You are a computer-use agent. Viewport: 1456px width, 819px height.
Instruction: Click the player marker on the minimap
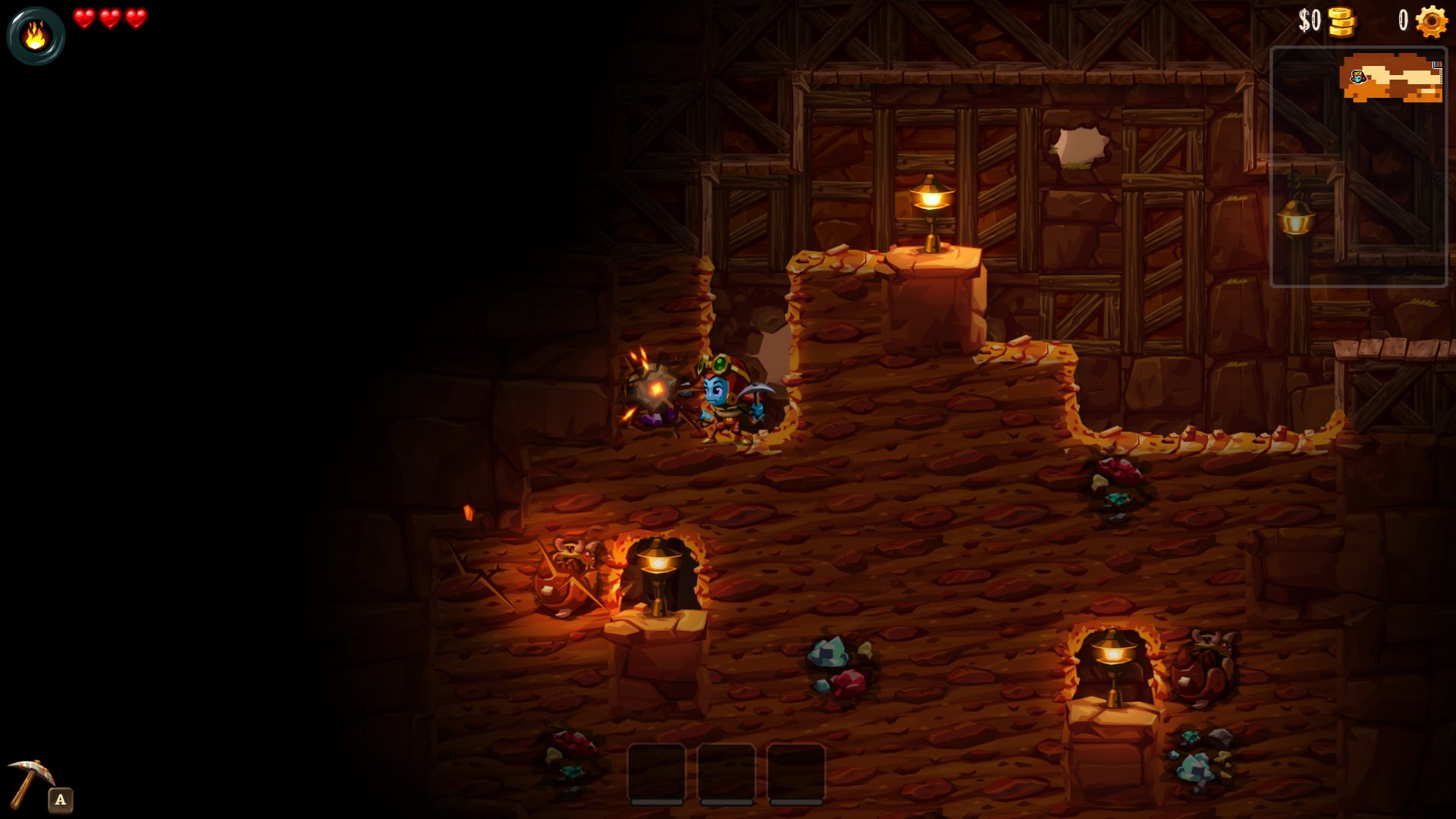pyautogui.click(x=1357, y=77)
